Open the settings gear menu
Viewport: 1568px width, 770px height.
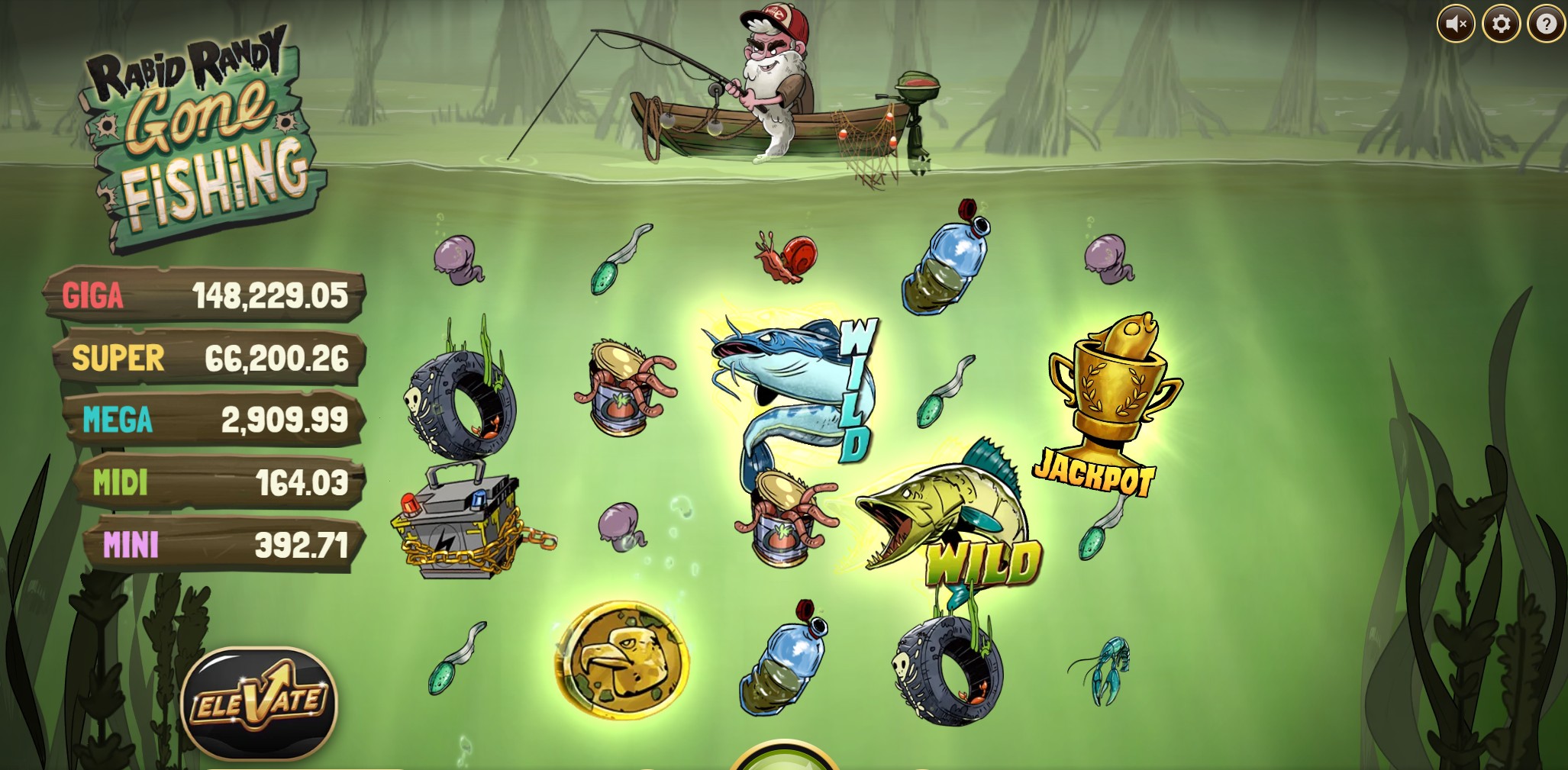1501,24
